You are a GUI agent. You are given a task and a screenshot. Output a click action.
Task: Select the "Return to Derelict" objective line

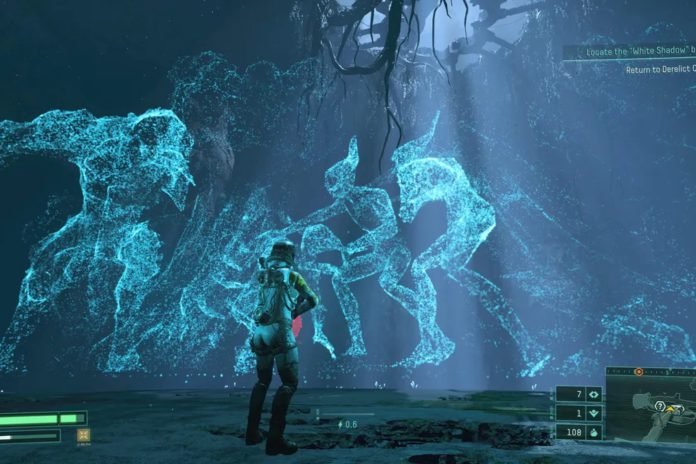[660, 69]
